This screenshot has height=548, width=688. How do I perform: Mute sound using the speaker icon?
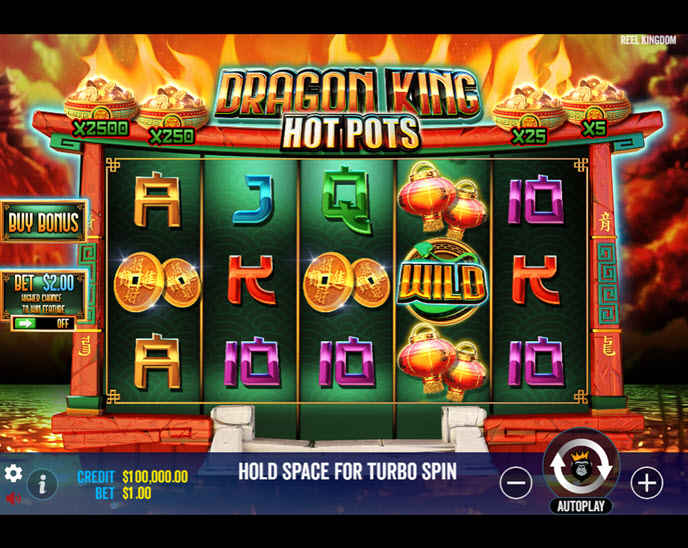[x=13, y=498]
